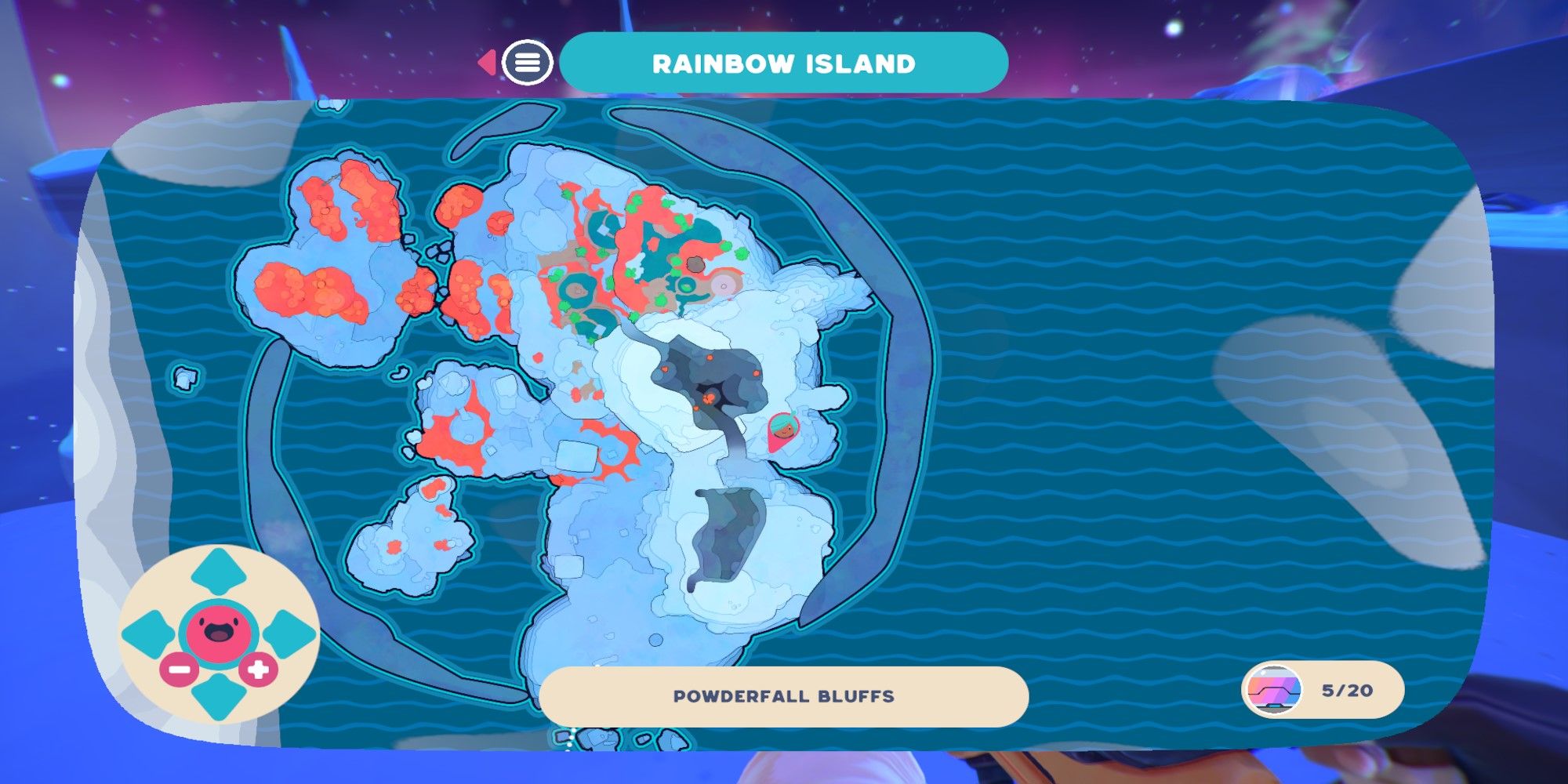Click the Rainbow Island title banner
The width and height of the screenshot is (1568, 784).
(782, 64)
